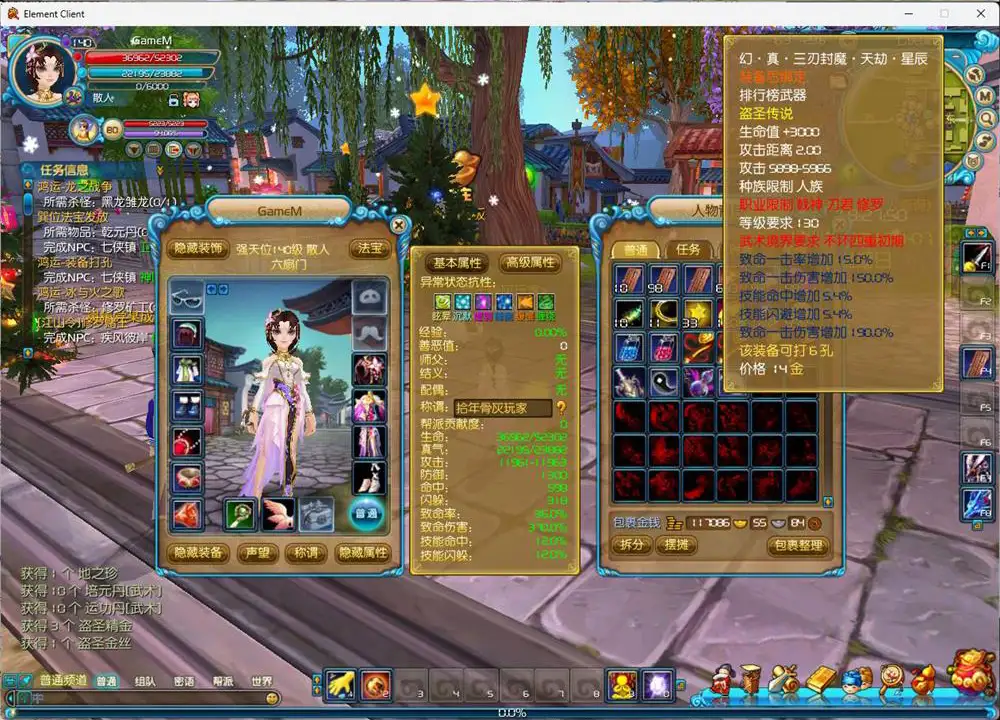Click the 拆分 split button
1000x720 pixels.
(x=629, y=546)
